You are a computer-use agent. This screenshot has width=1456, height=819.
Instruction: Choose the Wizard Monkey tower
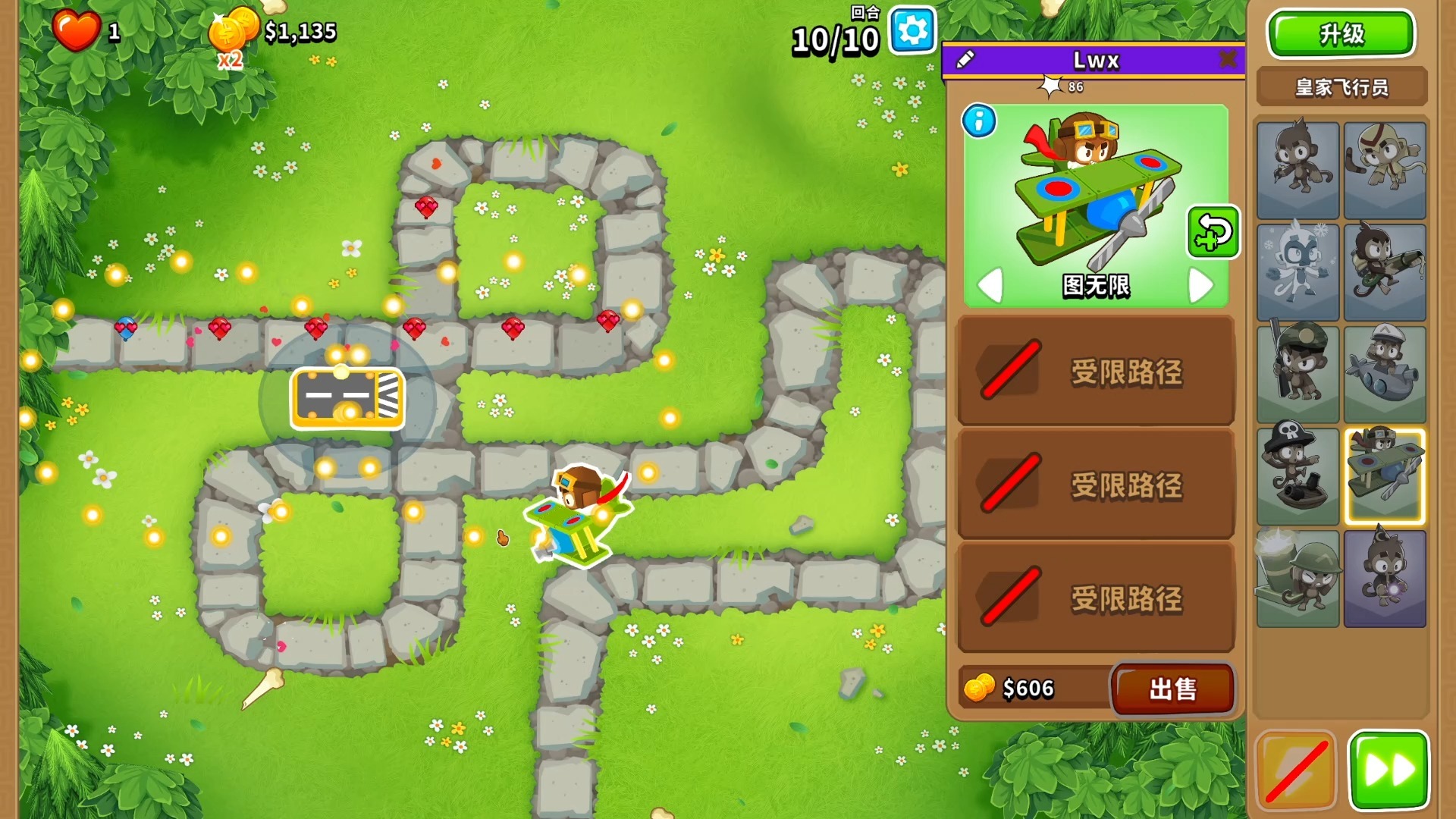[1385, 579]
